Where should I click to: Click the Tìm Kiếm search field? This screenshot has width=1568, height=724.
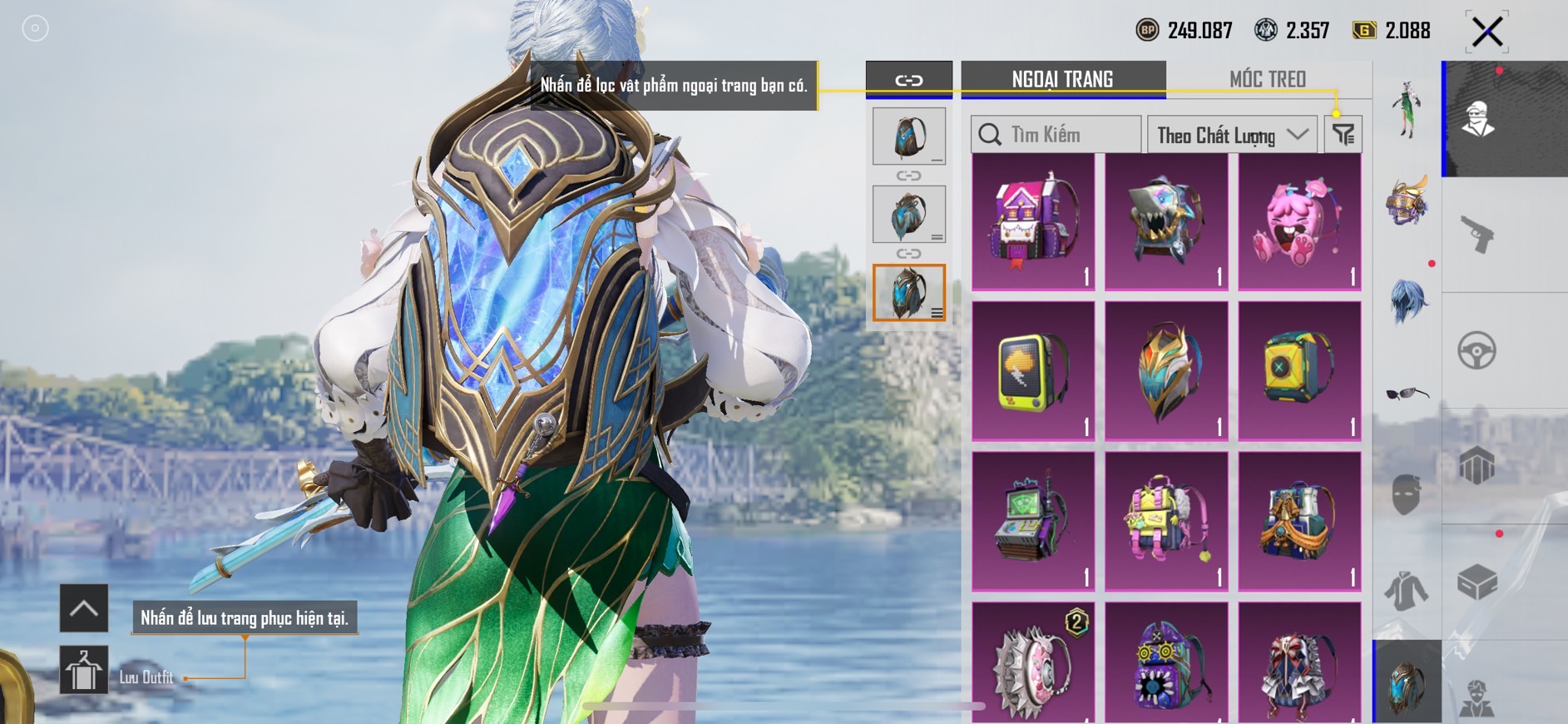(x=1056, y=135)
